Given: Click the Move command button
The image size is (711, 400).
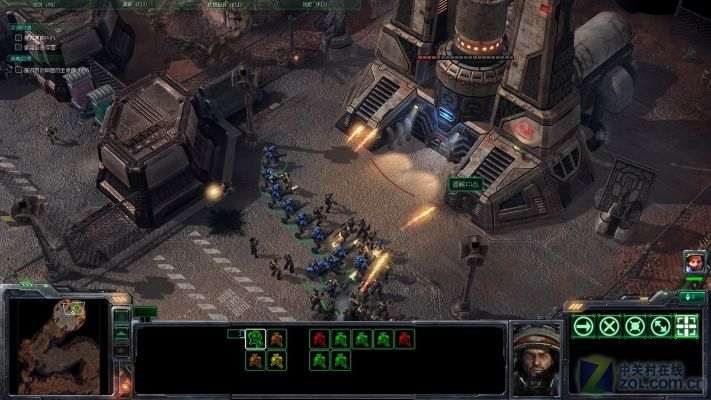Looking at the screenshot, I should 583,326.
